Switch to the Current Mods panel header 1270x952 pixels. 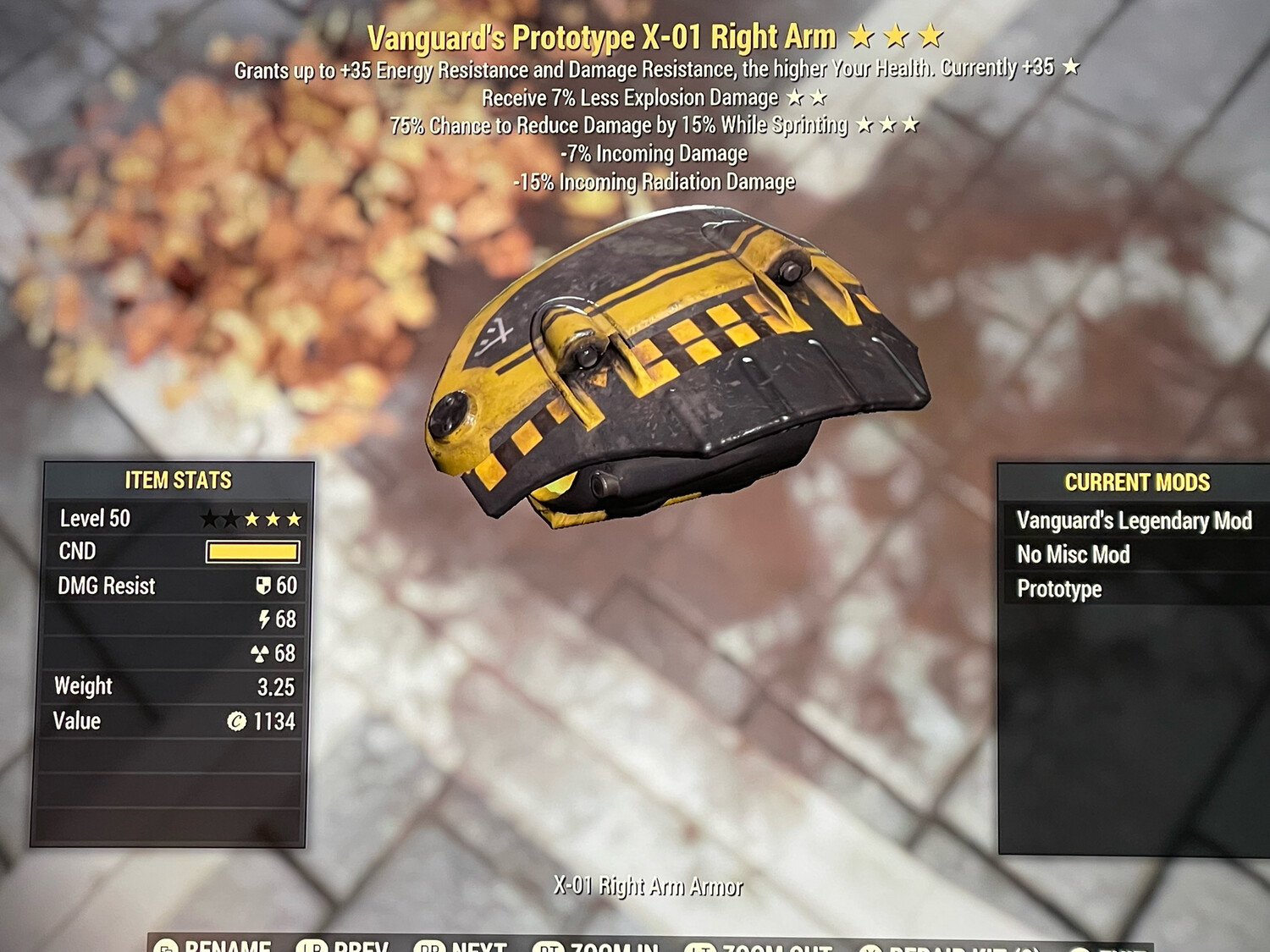point(1137,483)
